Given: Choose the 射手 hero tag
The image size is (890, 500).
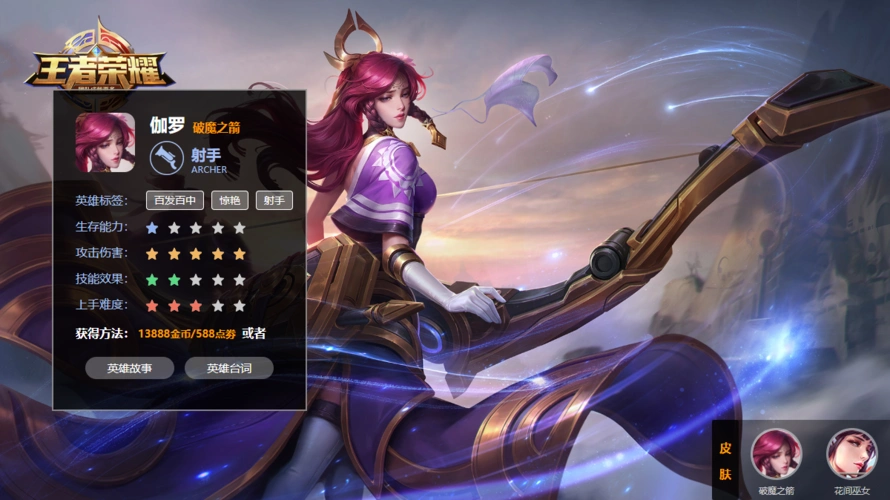Looking at the screenshot, I should pyautogui.click(x=274, y=200).
